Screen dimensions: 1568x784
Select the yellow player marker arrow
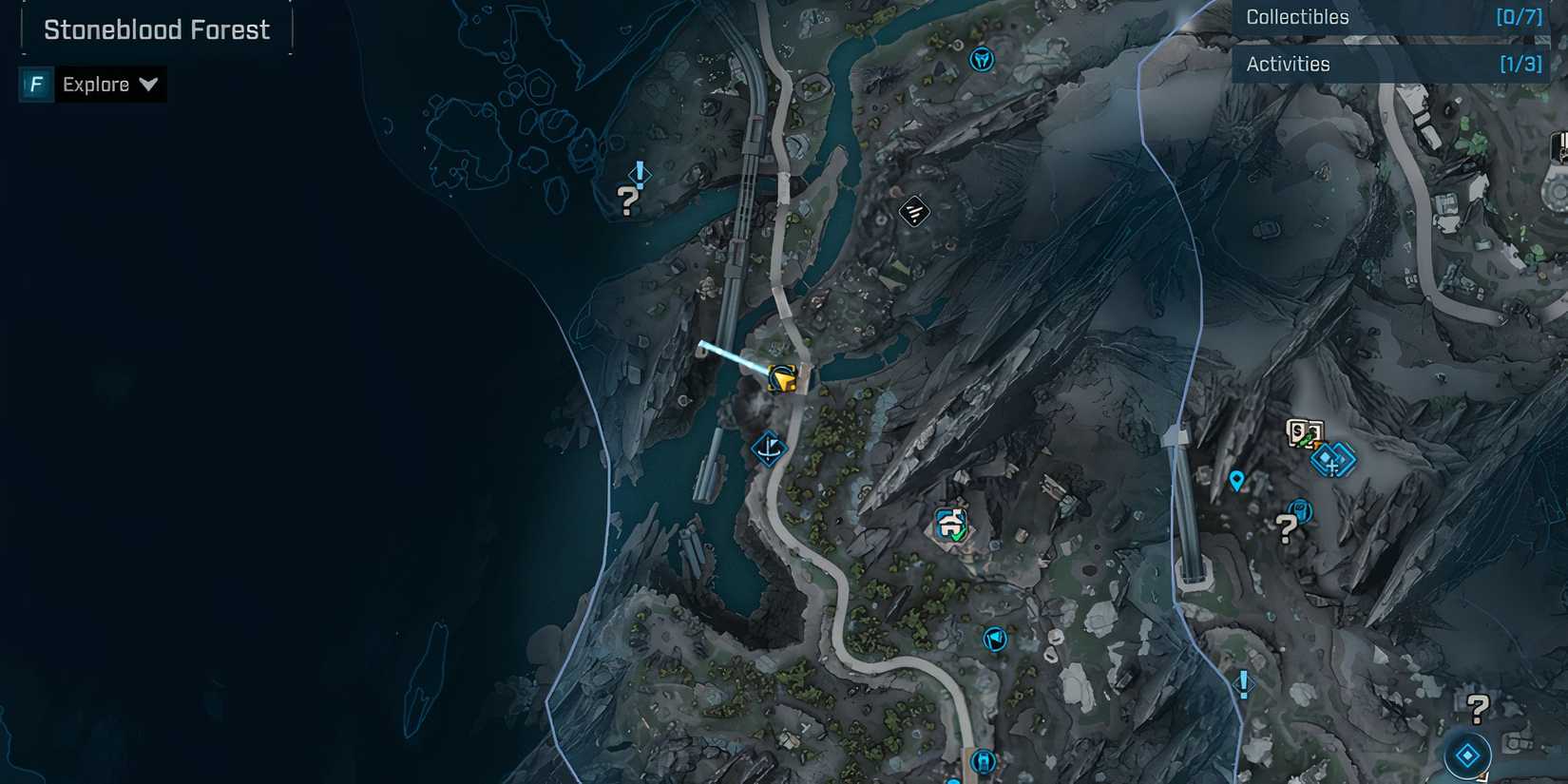(783, 378)
